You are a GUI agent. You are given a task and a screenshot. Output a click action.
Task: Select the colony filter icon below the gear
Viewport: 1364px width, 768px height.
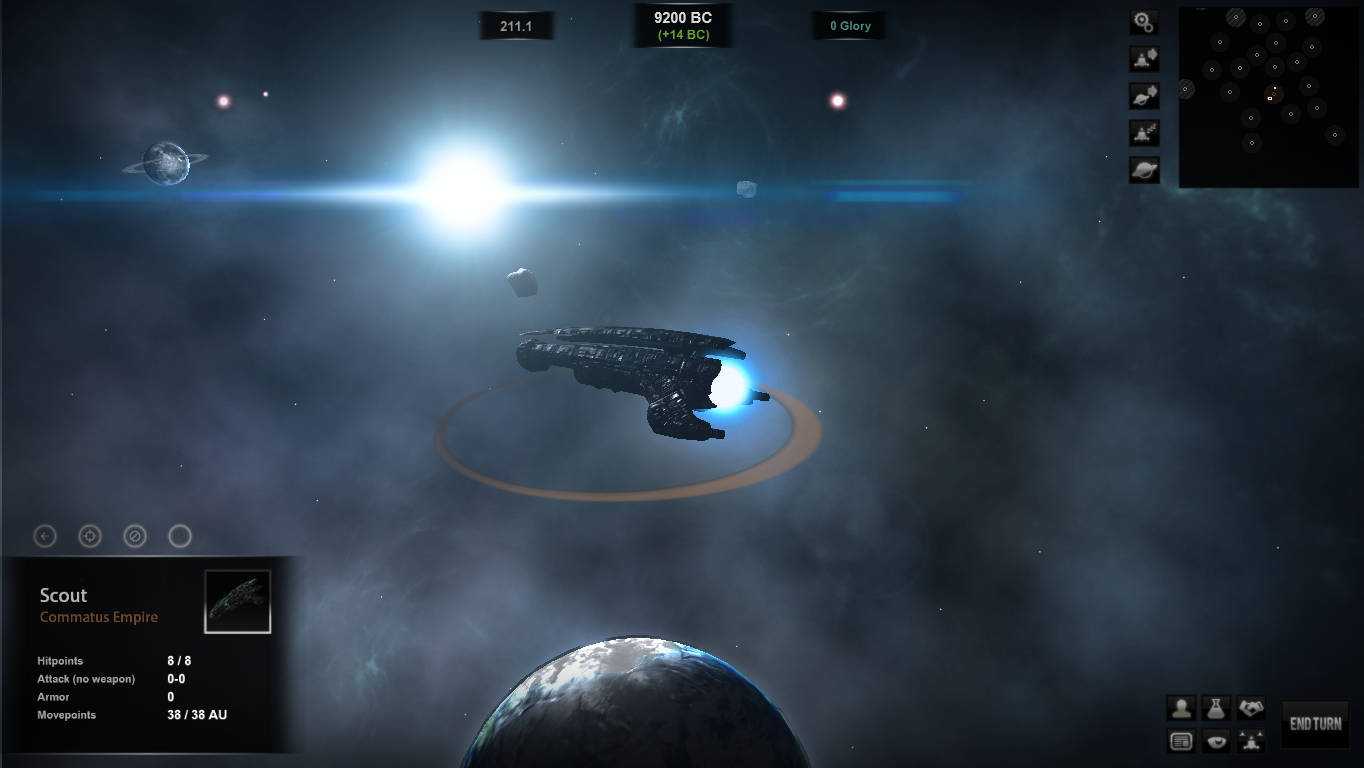point(1143,58)
